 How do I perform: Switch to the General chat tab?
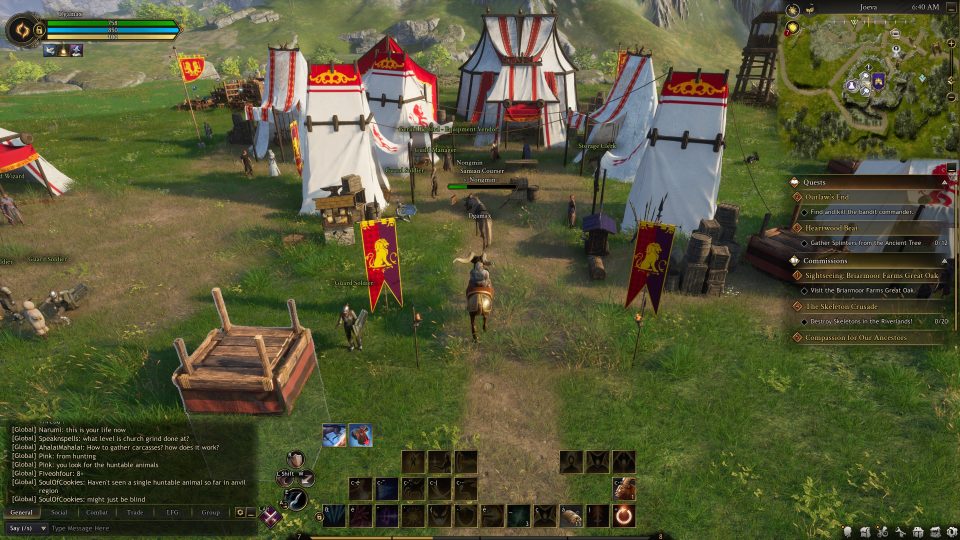pyautogui.click(x=22, y=512)
